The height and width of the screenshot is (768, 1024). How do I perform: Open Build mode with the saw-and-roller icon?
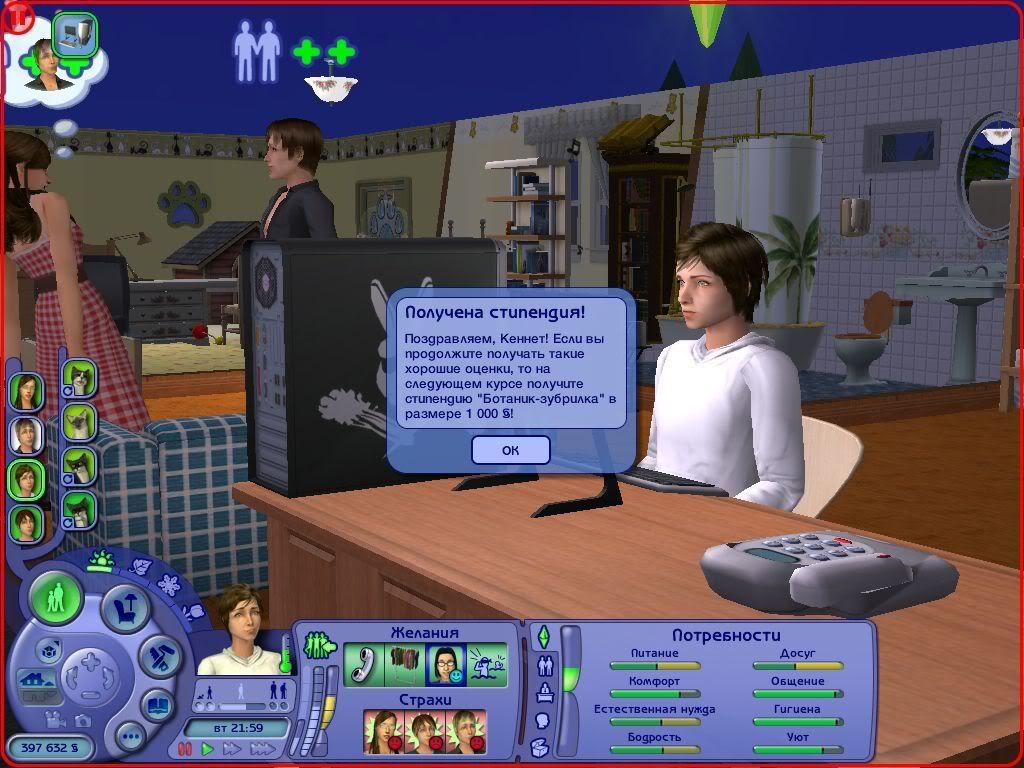coord(158,657)
